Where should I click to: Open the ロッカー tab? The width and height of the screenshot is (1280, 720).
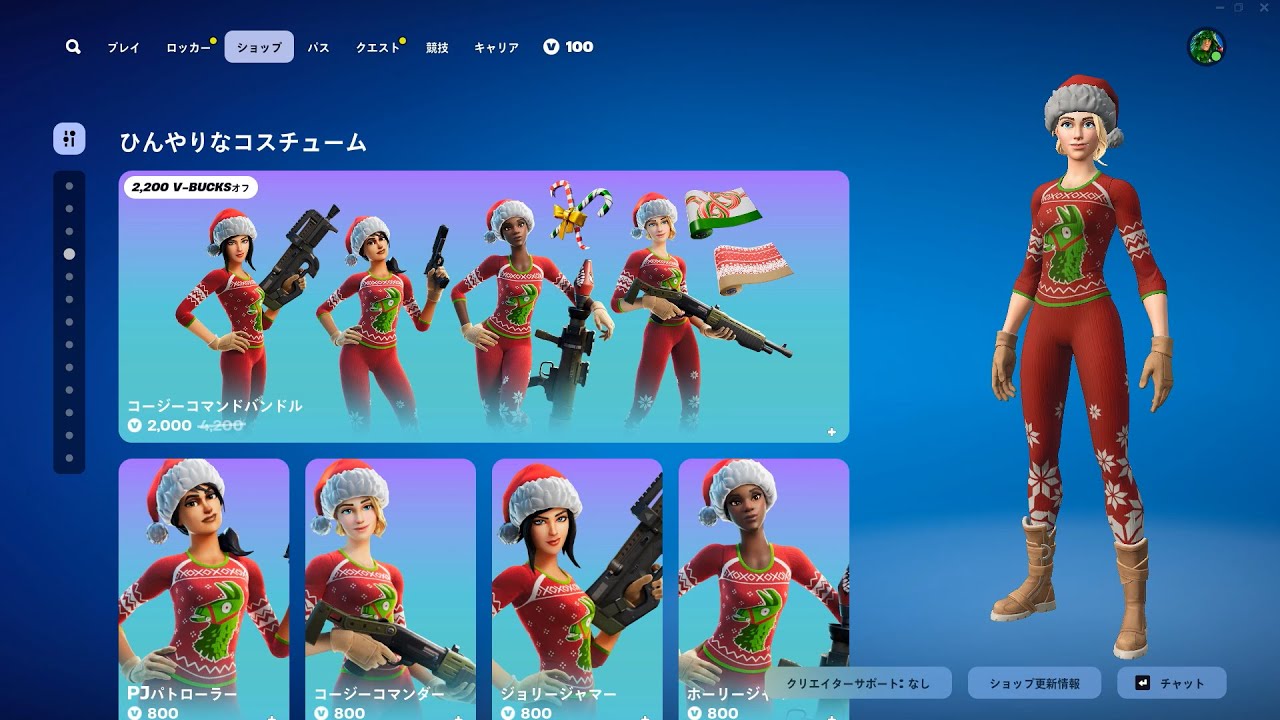click(x=188, y=47)
